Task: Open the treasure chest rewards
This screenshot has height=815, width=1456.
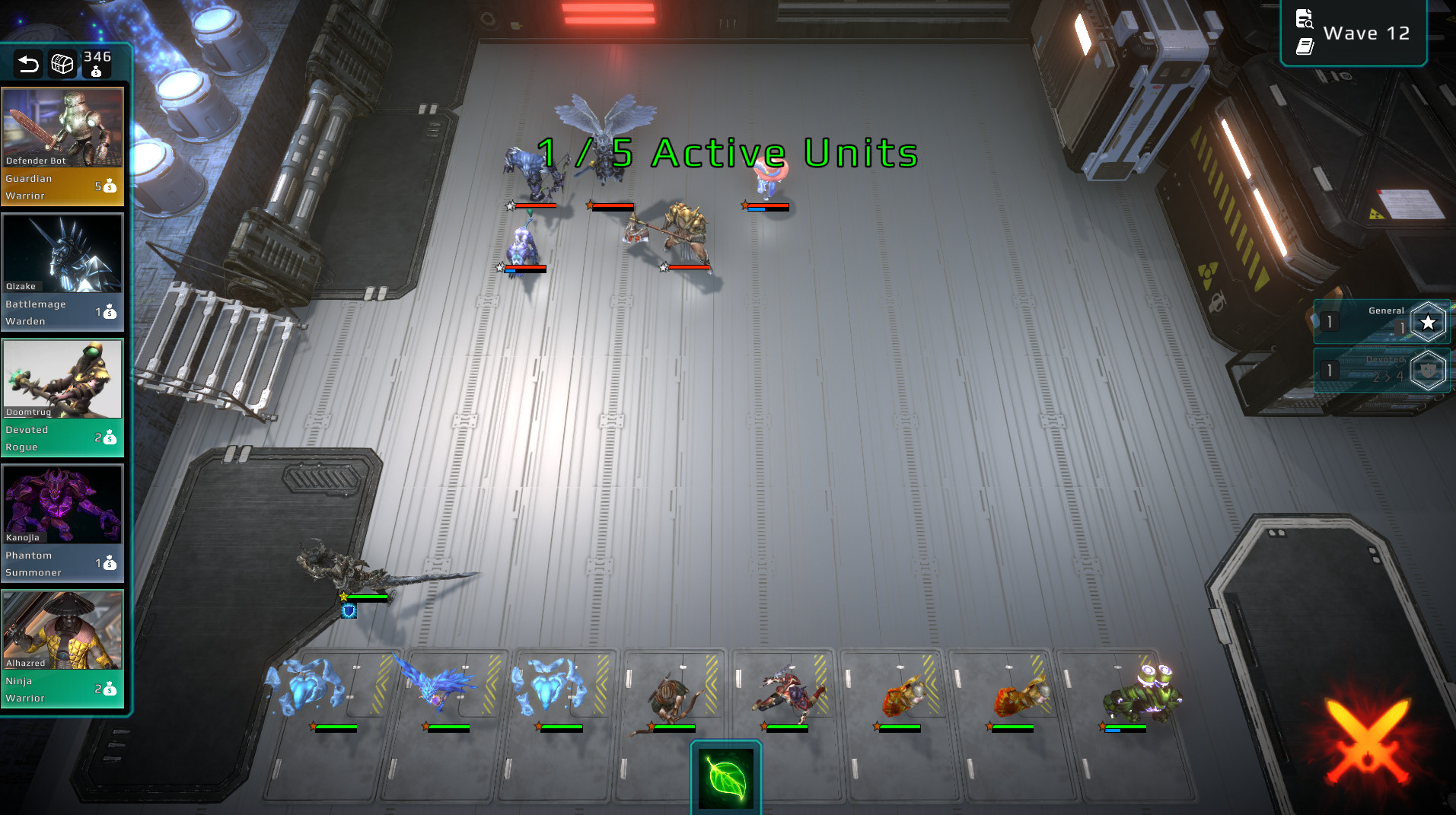Action: point(62,65)
